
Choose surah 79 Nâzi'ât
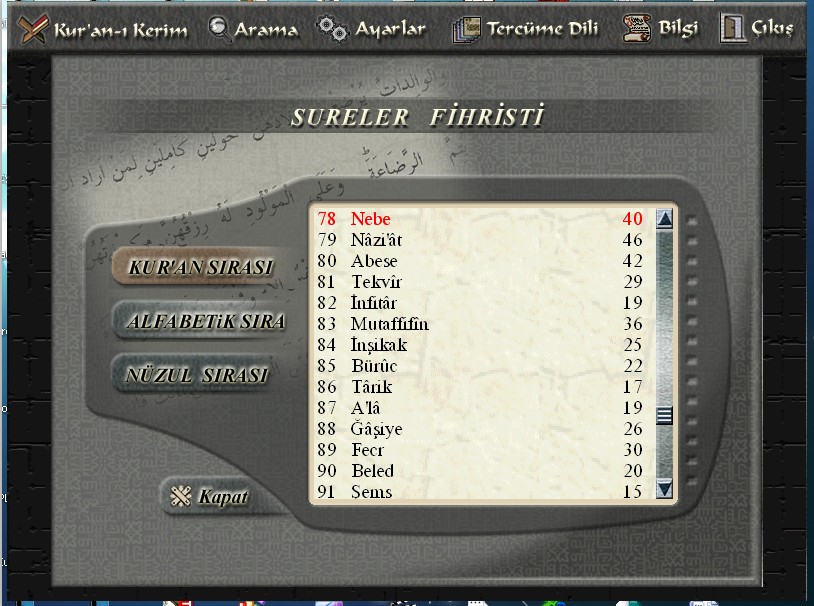tap(376, 240)
